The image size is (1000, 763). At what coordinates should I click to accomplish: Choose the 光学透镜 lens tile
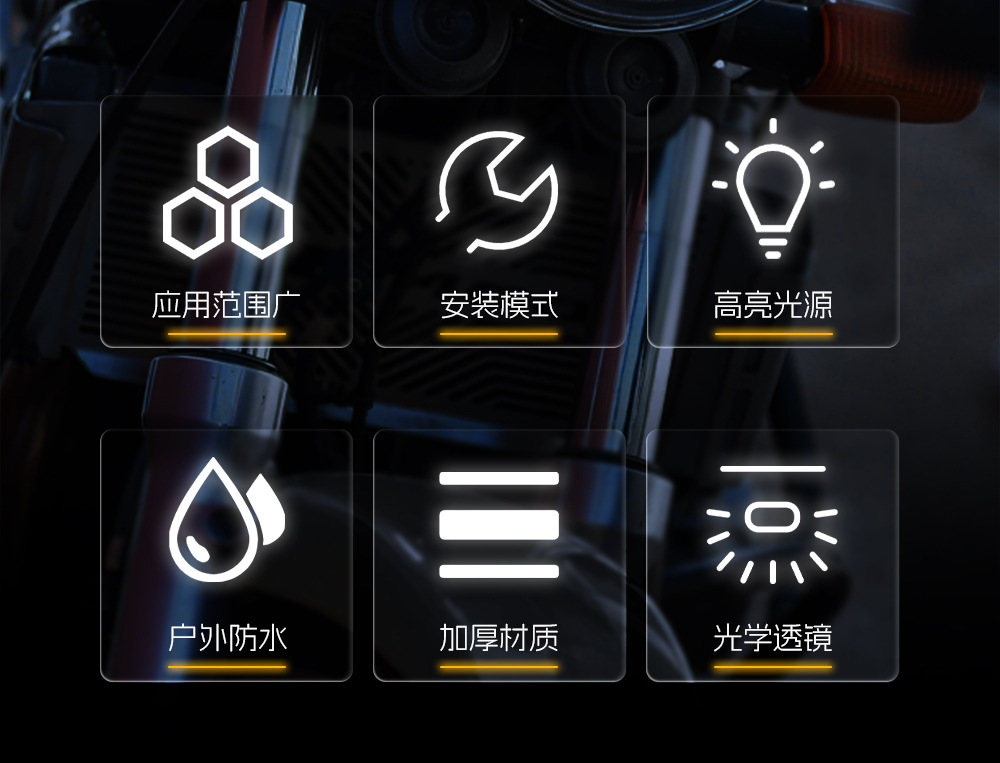773,556
